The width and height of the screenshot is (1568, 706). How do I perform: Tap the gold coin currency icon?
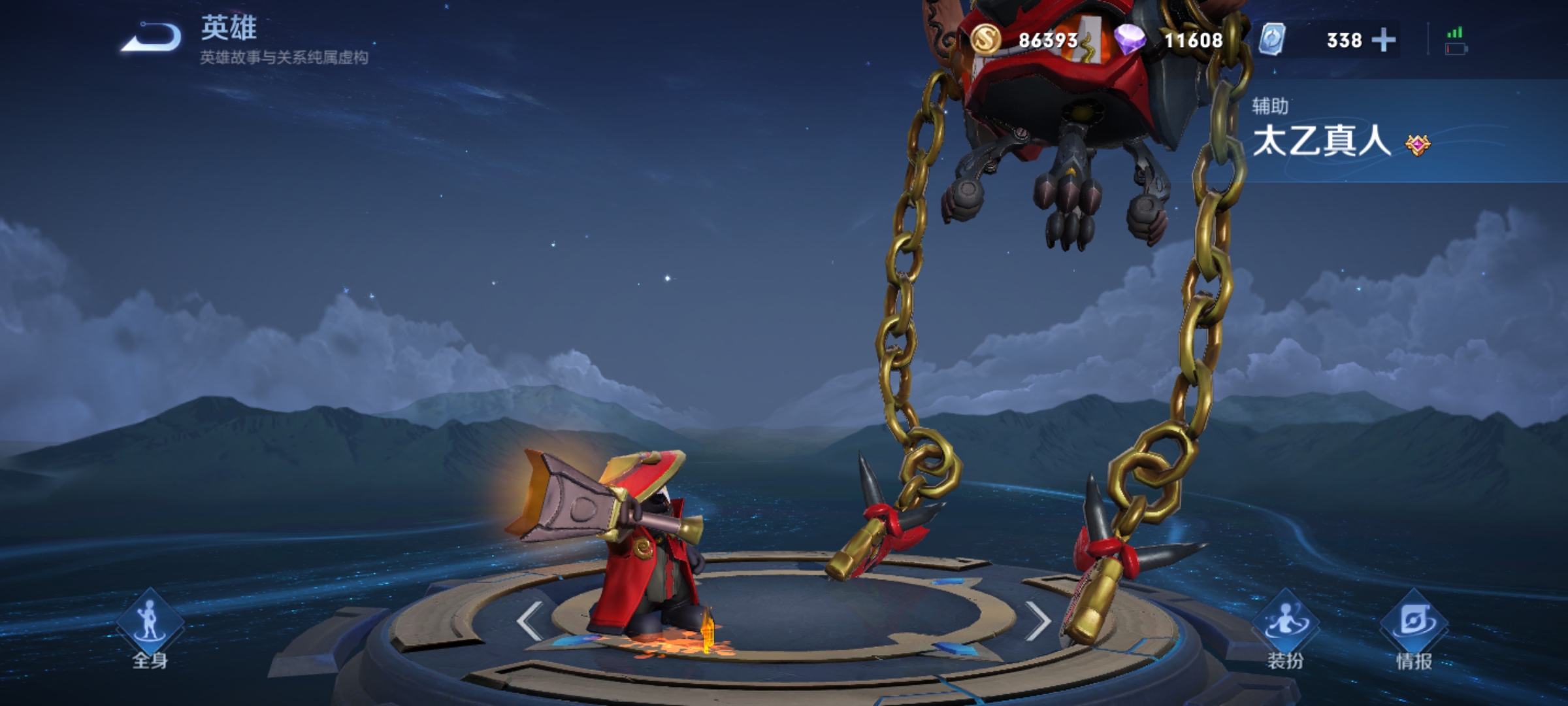coord(985,40)
